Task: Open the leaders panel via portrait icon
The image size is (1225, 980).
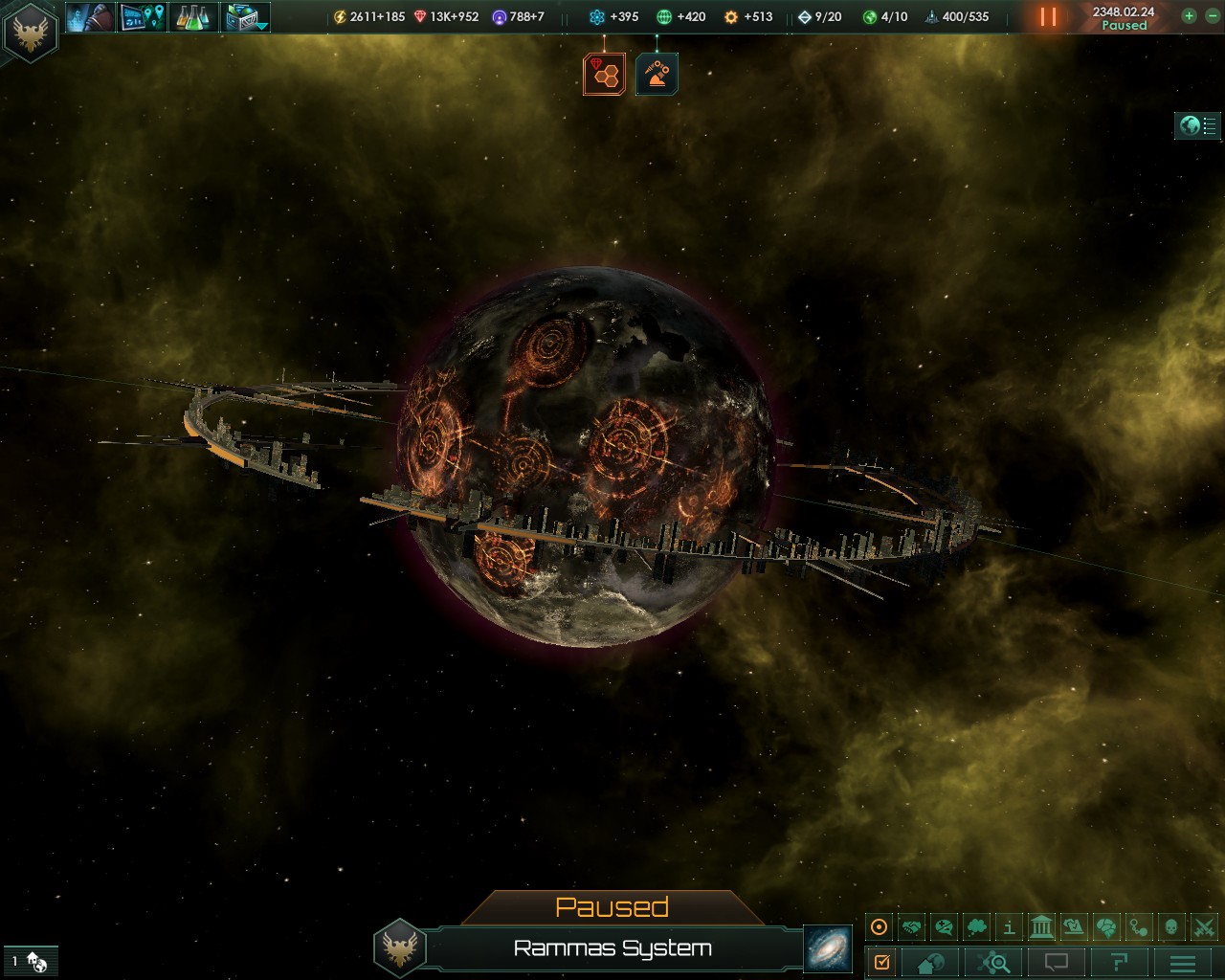Action: (x=91, y=16)
